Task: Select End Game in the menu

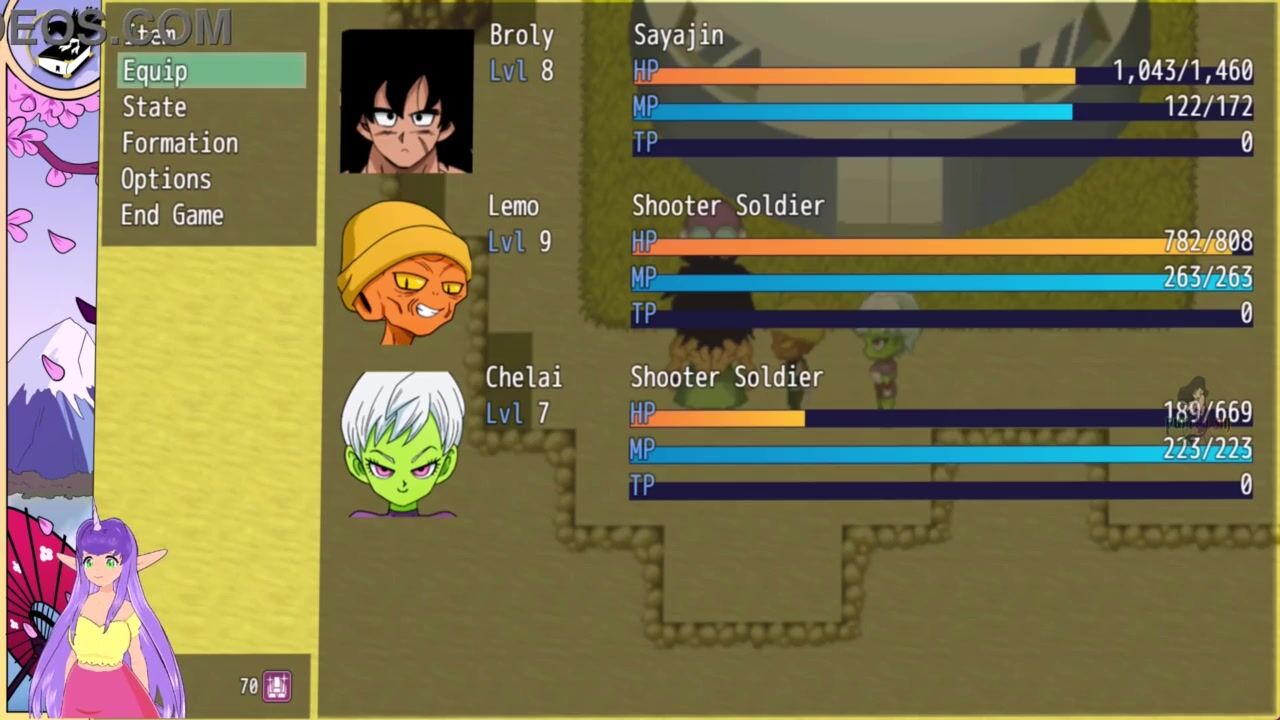Action: (x=172, y=215)
